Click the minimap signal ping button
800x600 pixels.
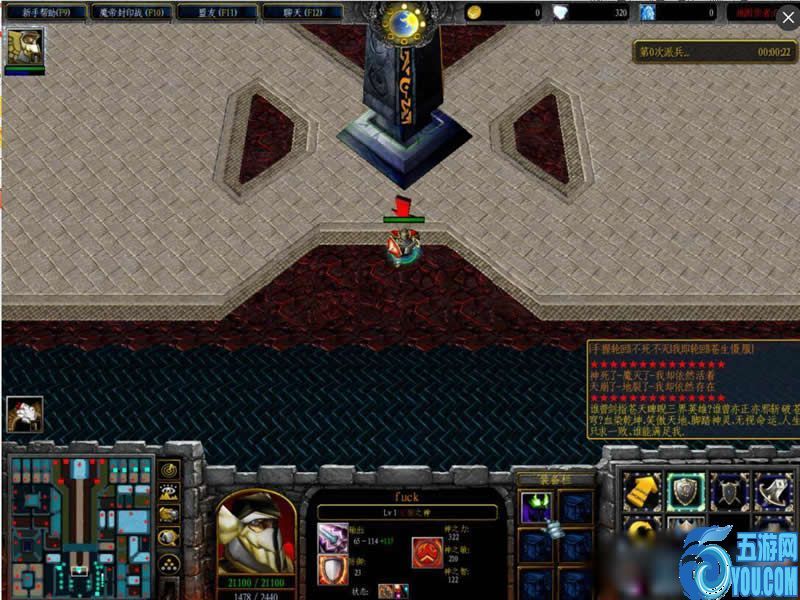point(170,469)
